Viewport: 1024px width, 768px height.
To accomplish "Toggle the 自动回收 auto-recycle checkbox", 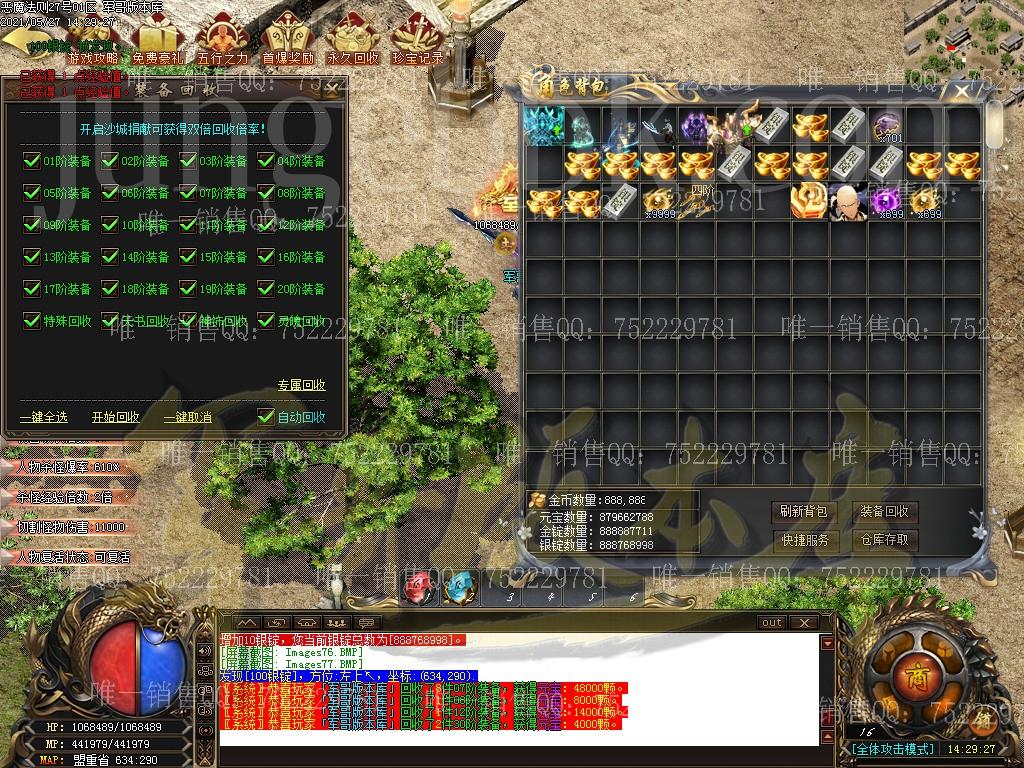I will point(266,417).
